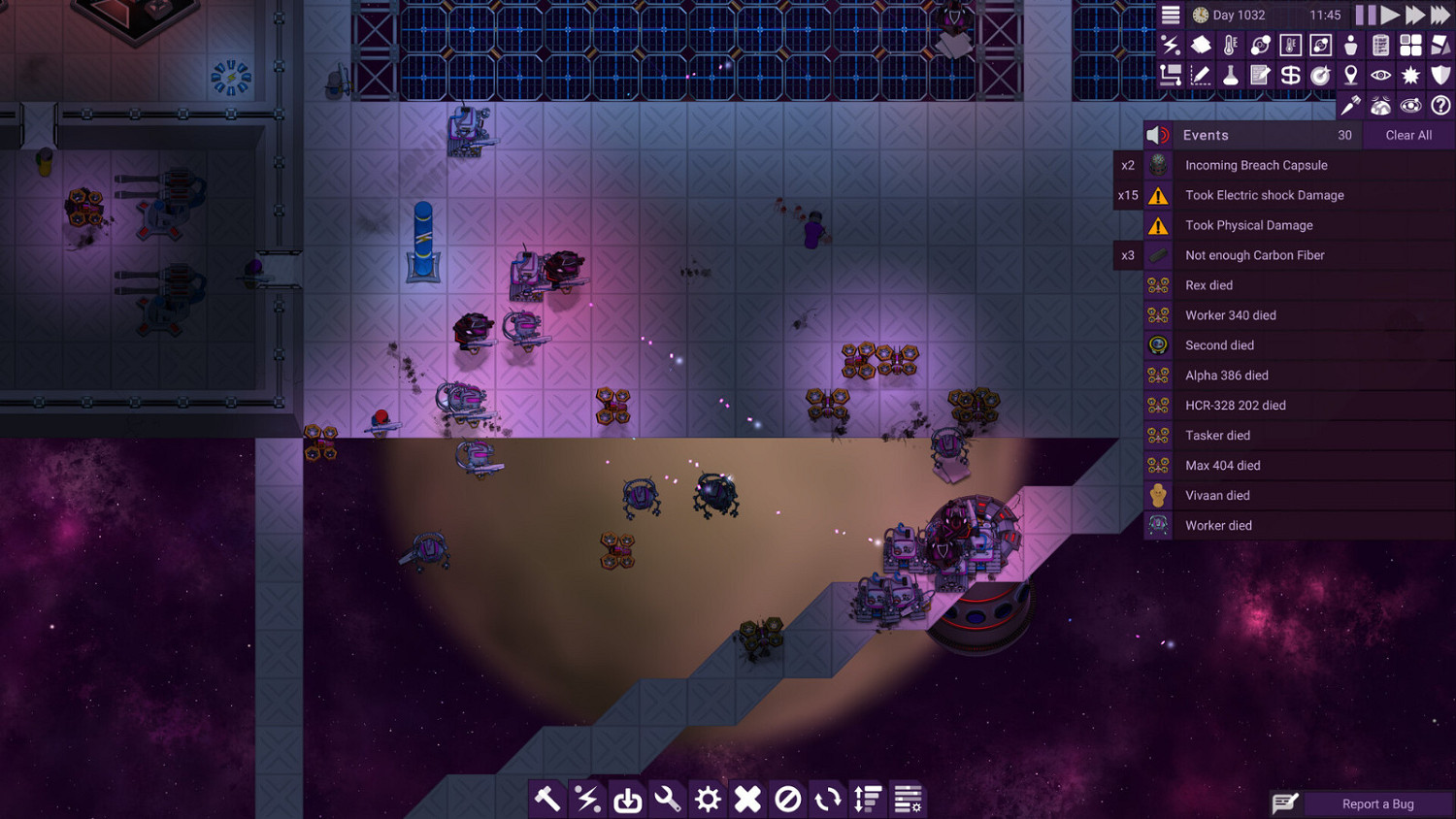Pause the game simulation
The image size is (1456, 819).
click(1365, 15)
